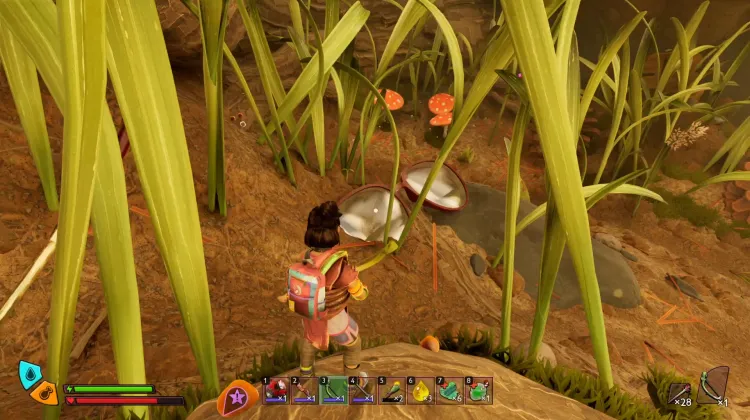Click the equipped bow slot
This screenshot has height=420, width=750.
pyautogui.click(x=713, y=385)
